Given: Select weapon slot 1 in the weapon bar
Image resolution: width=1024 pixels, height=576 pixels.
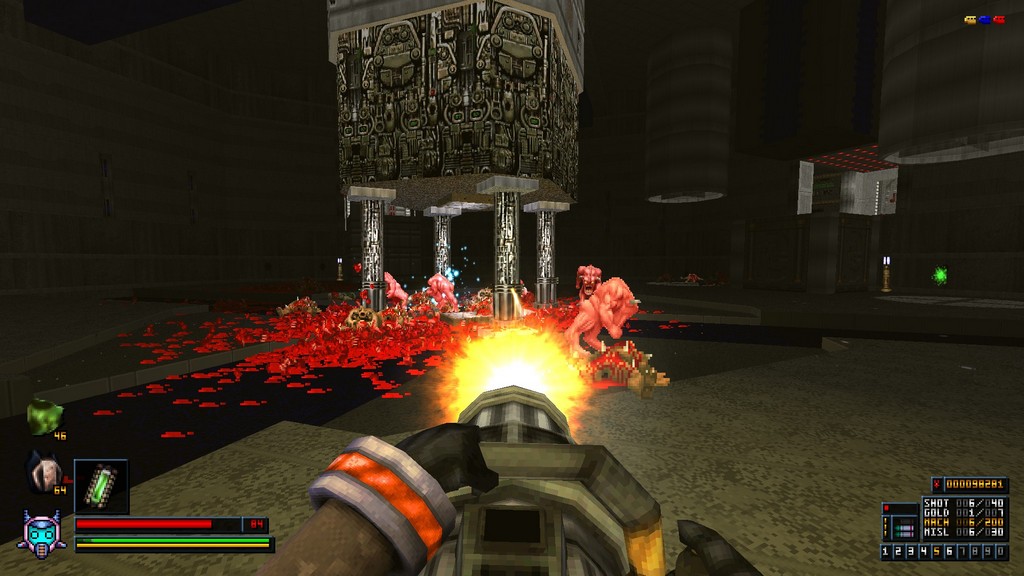Looking at the screenshot, I should 887,552.
